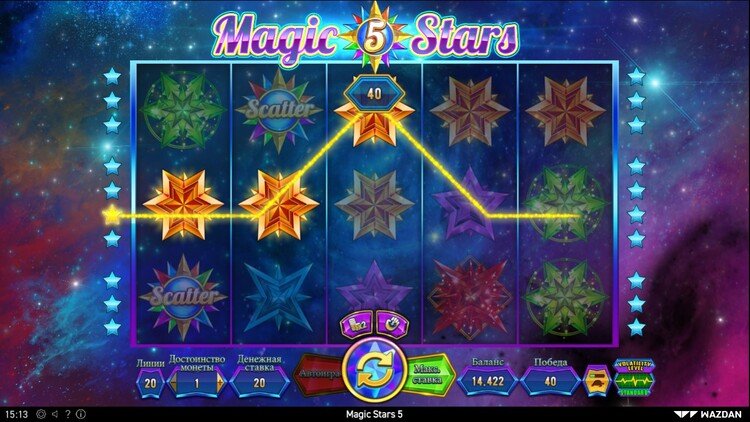Image resolution: width=750 pixels, height=422 pixels.
Task: Open the x2 gamble feature button
Action: click(356, 322)
